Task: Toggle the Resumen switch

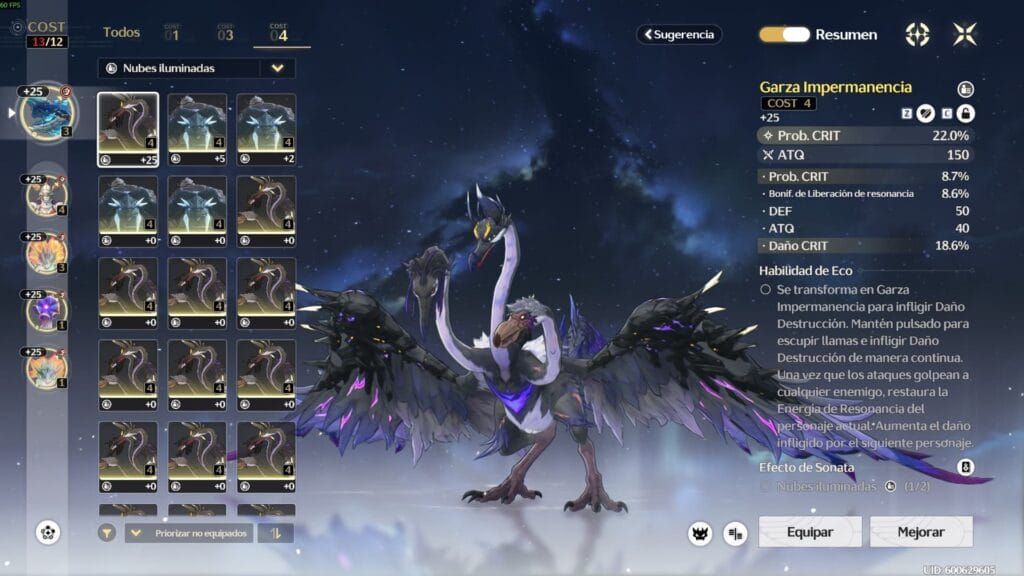Action: tap(784, 34)
